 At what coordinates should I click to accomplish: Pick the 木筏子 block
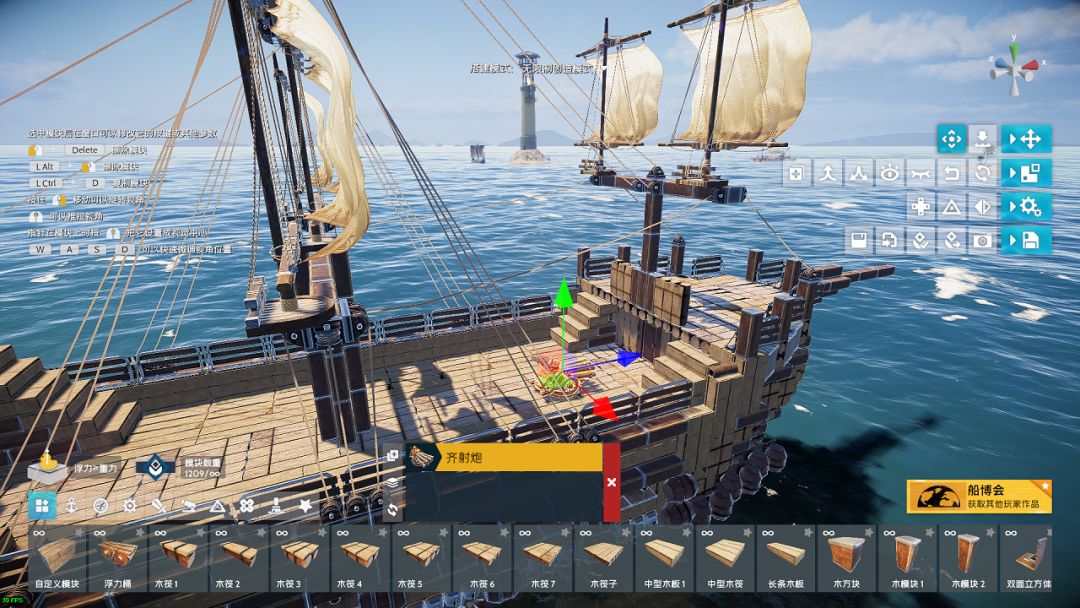(602, 558)
